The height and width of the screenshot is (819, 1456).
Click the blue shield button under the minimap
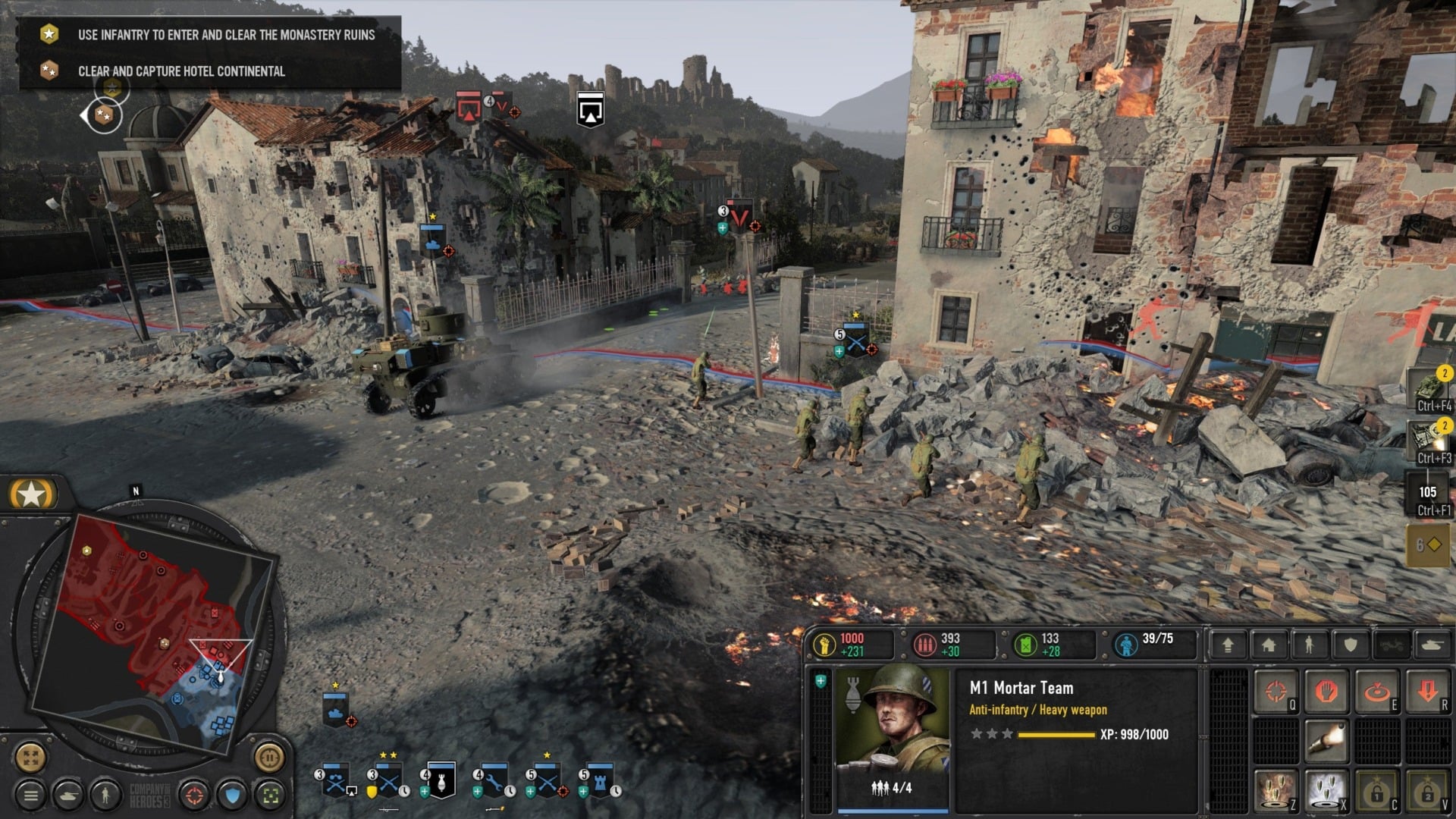(232, 795)
